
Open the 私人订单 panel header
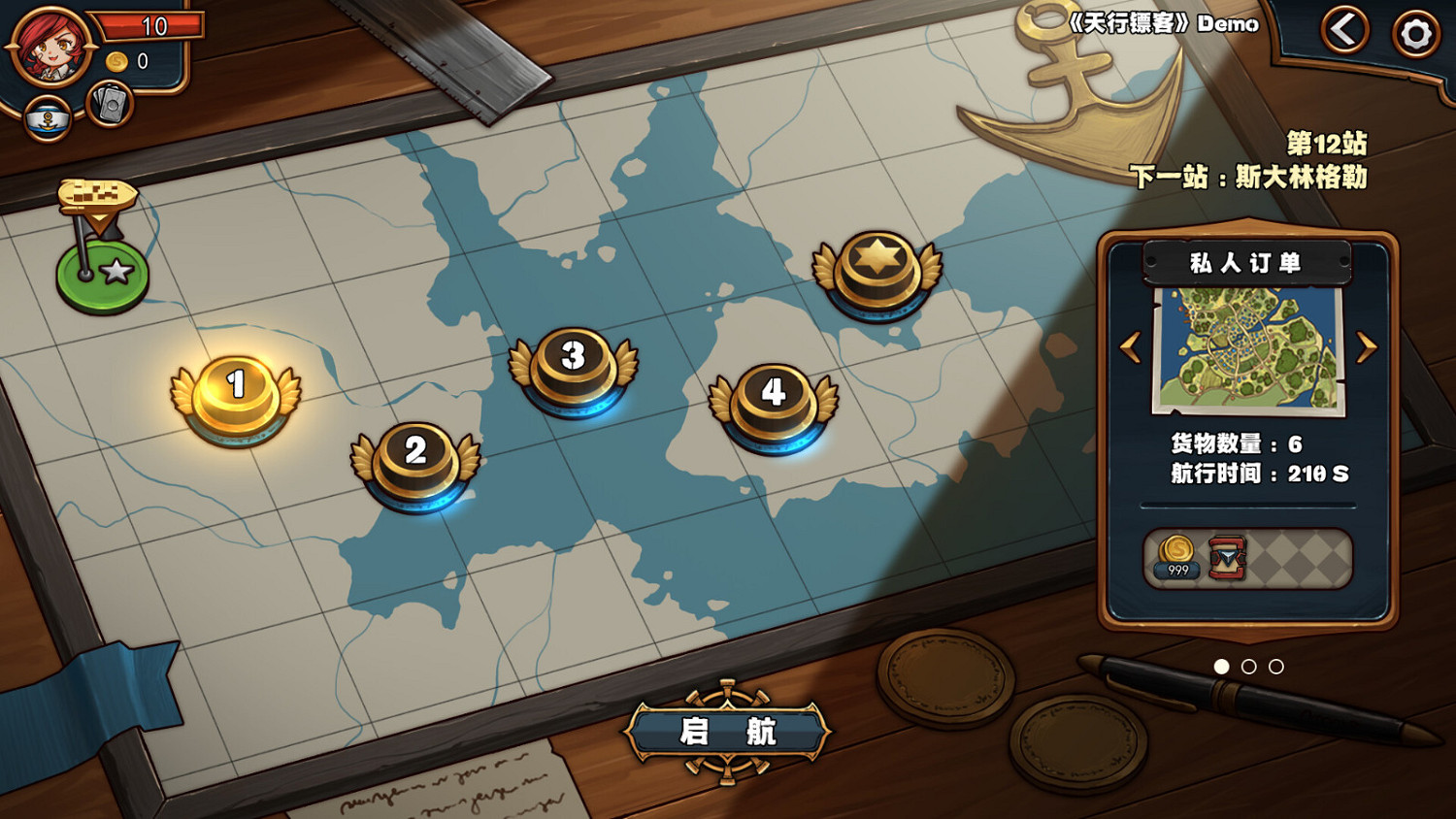(1245, 262)
